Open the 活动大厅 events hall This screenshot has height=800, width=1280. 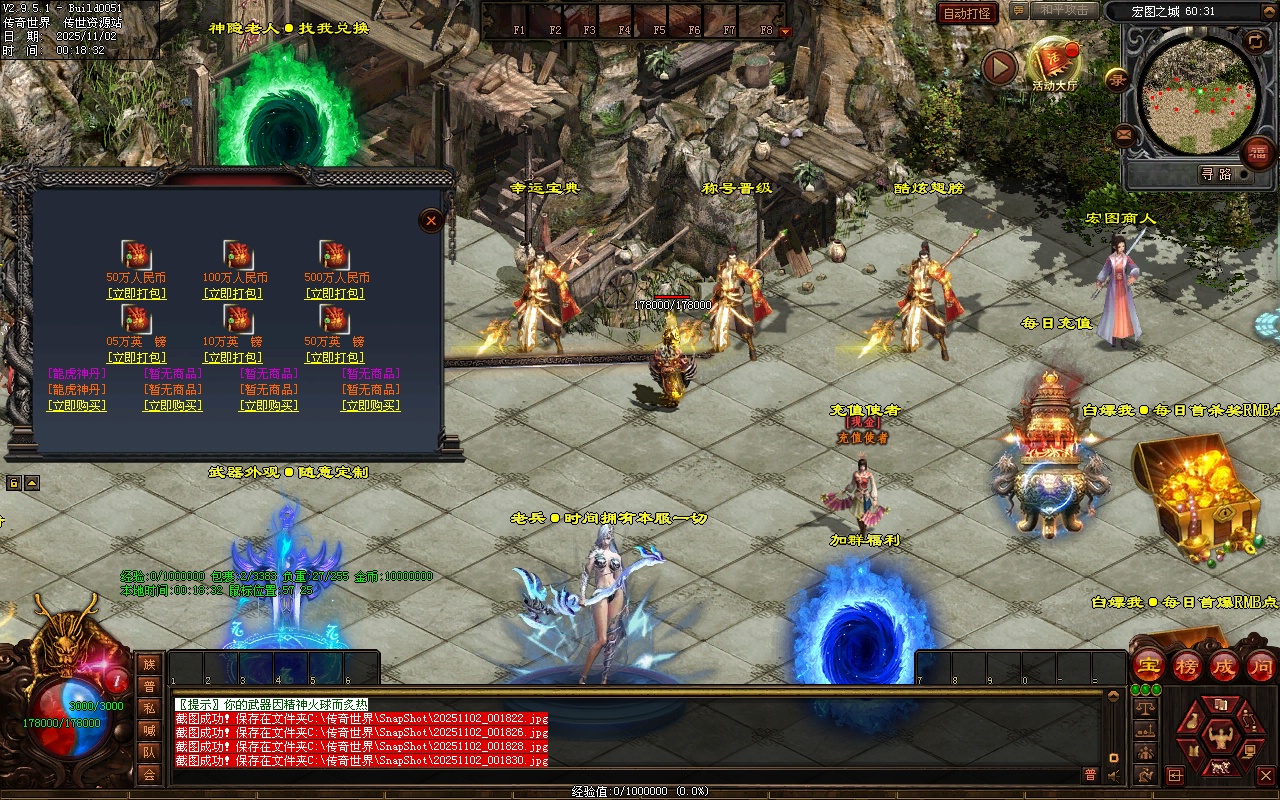point(1054,62)
